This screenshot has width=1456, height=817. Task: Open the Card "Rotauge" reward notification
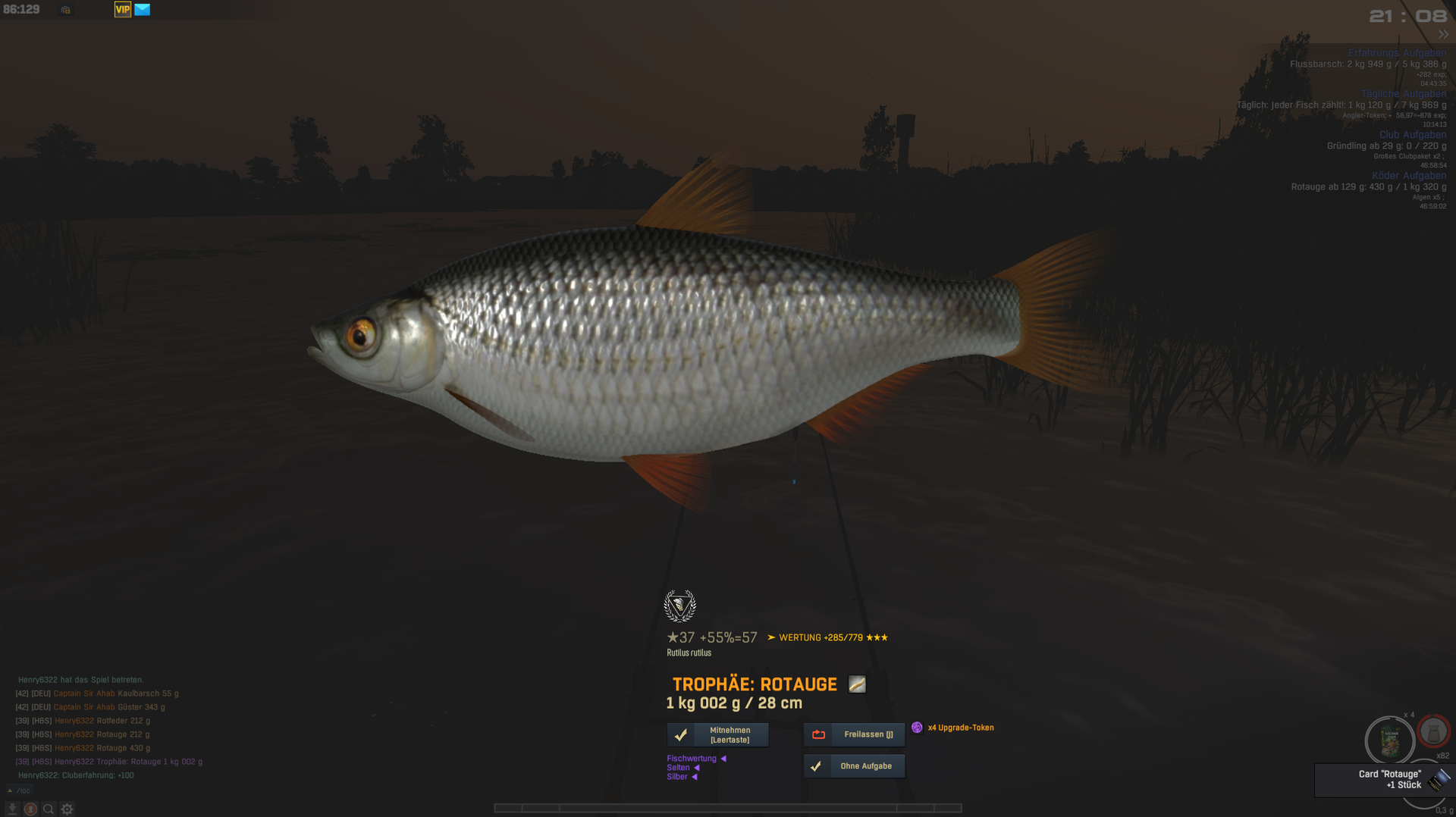point(1389,780)
